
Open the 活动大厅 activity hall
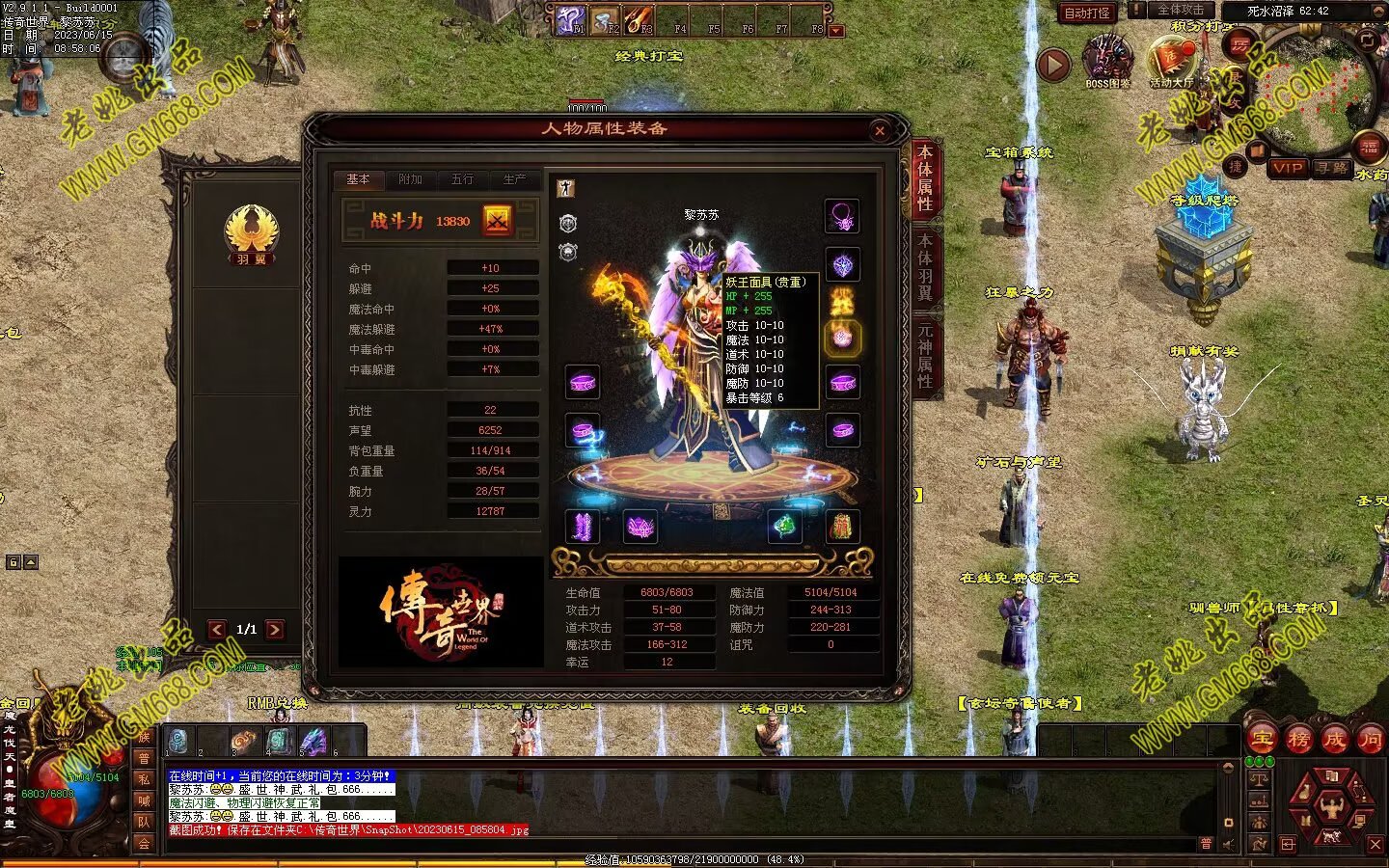point(1170,62)
